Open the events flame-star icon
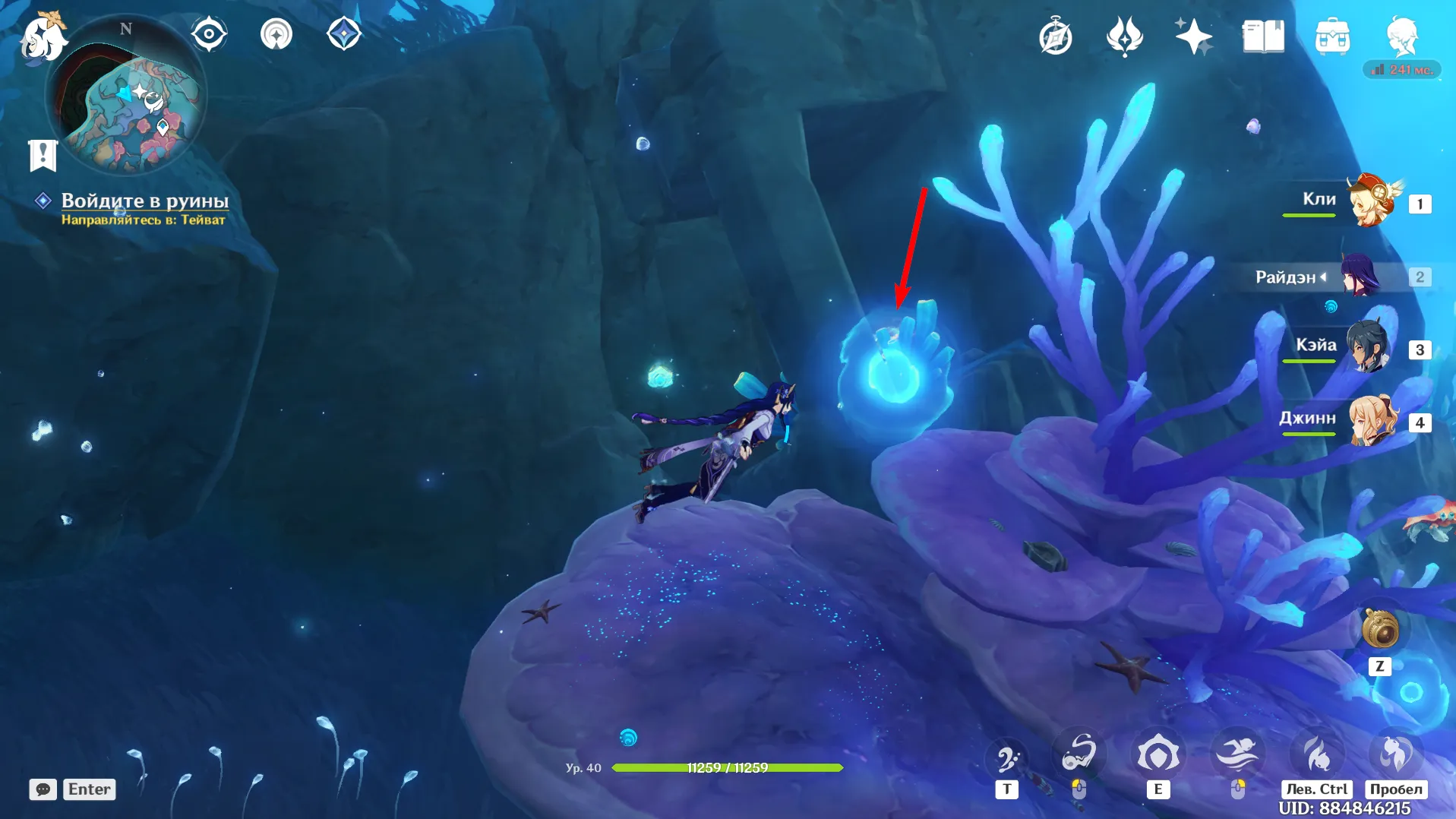 [x=1124, y=36]
